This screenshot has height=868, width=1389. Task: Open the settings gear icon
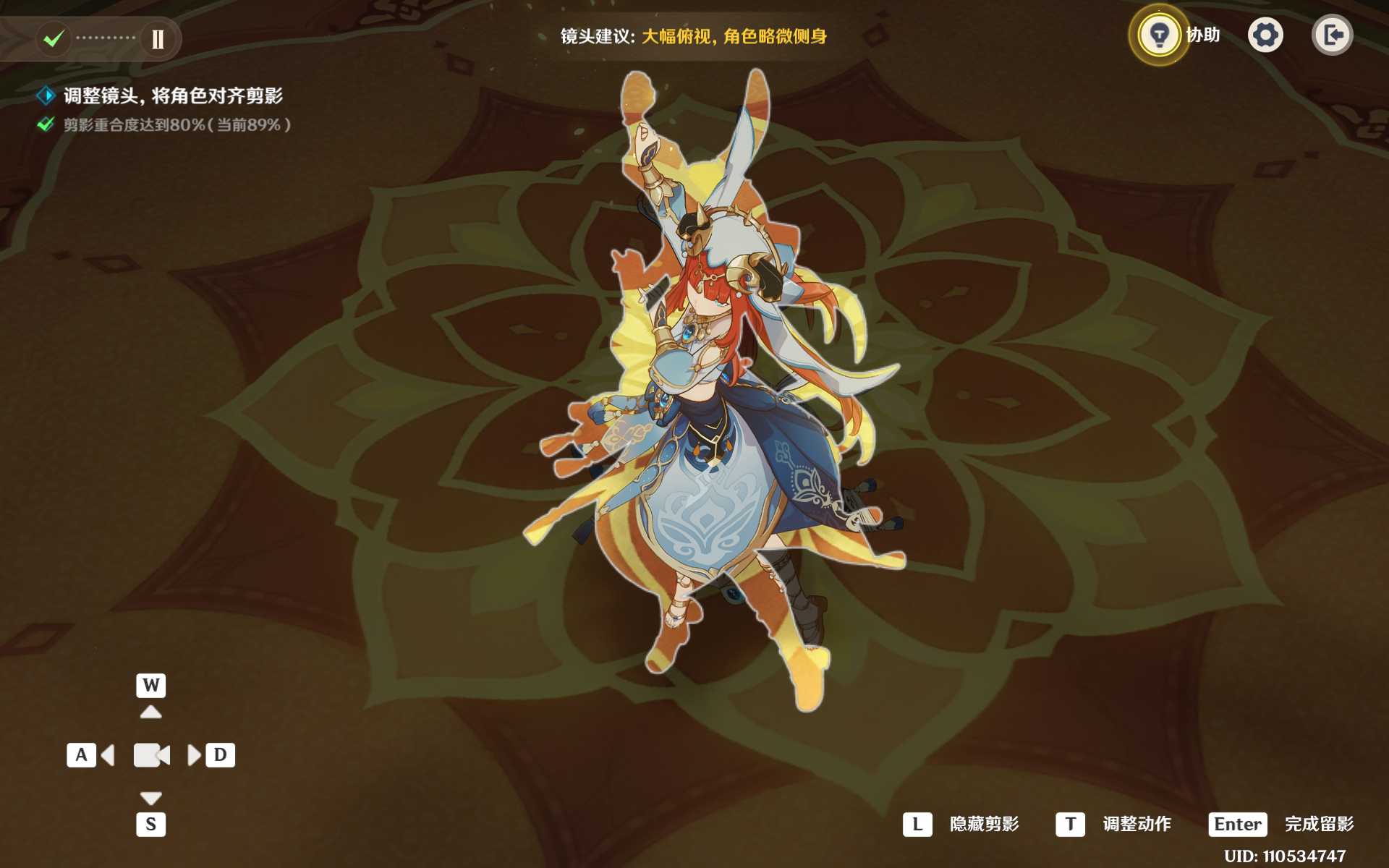coord(1265,34)
